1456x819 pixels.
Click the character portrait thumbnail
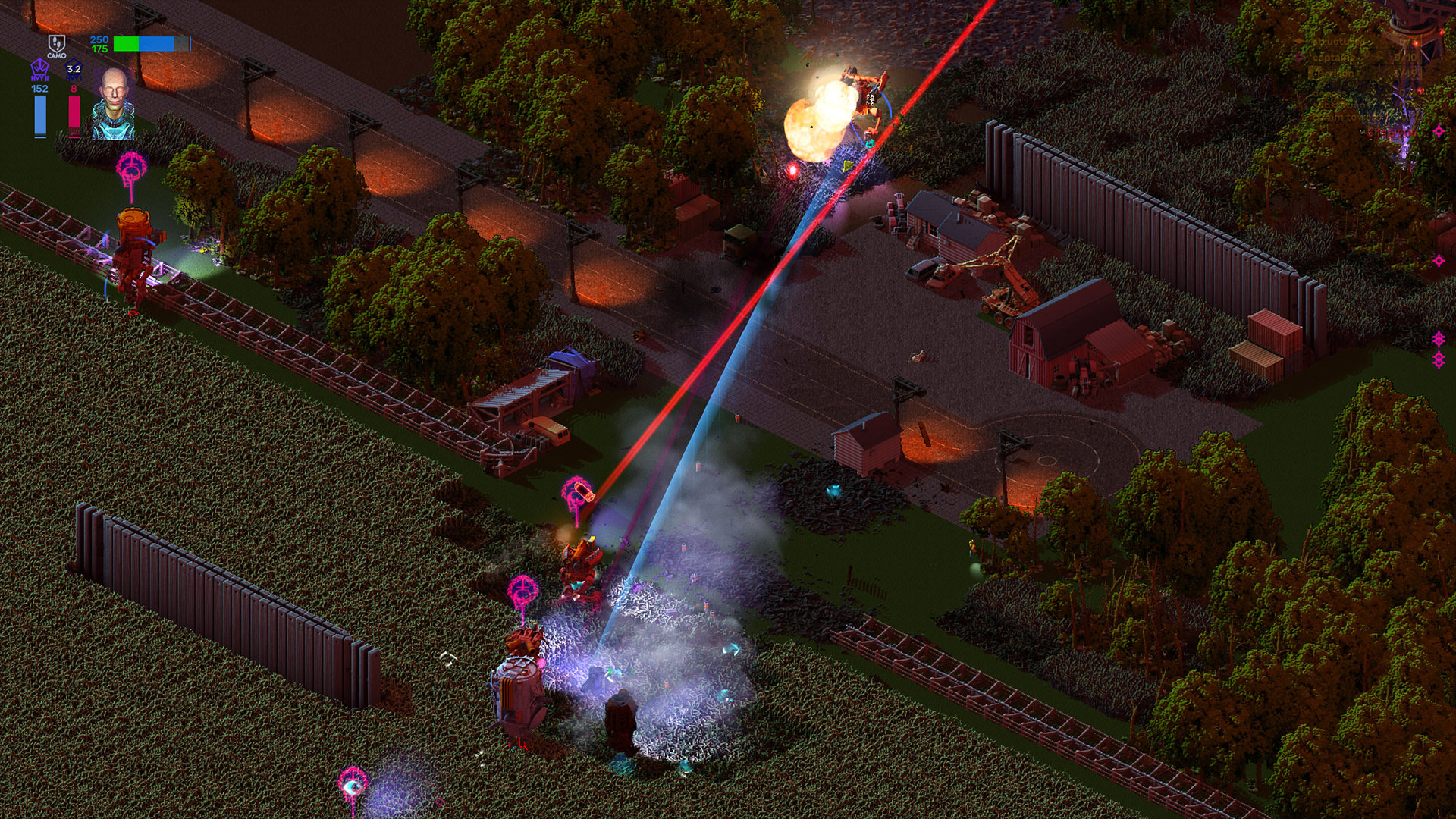[x=114, y=104]
